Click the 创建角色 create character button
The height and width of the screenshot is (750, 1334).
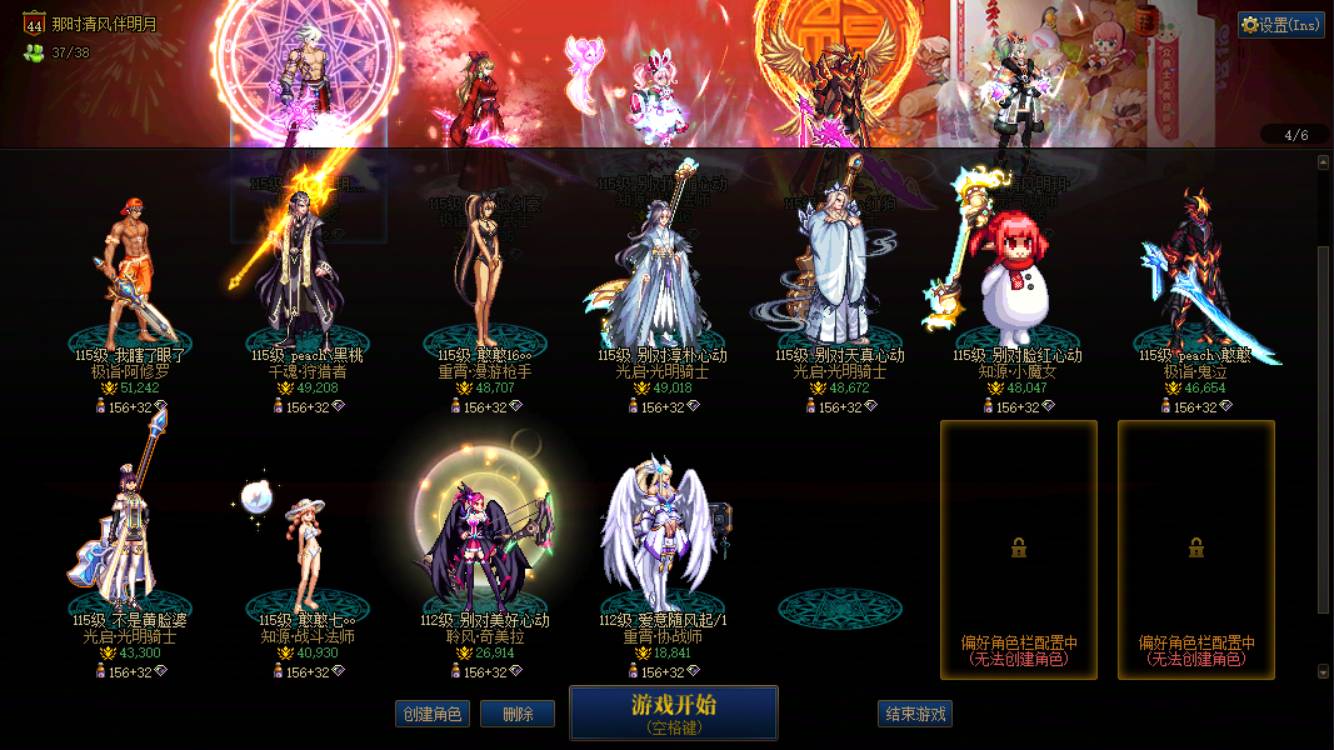[431, 714]
